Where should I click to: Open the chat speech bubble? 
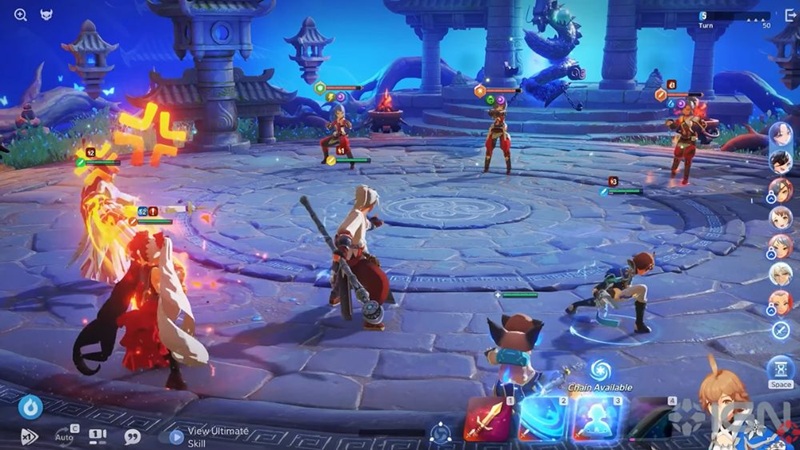[x=132, y=437]
